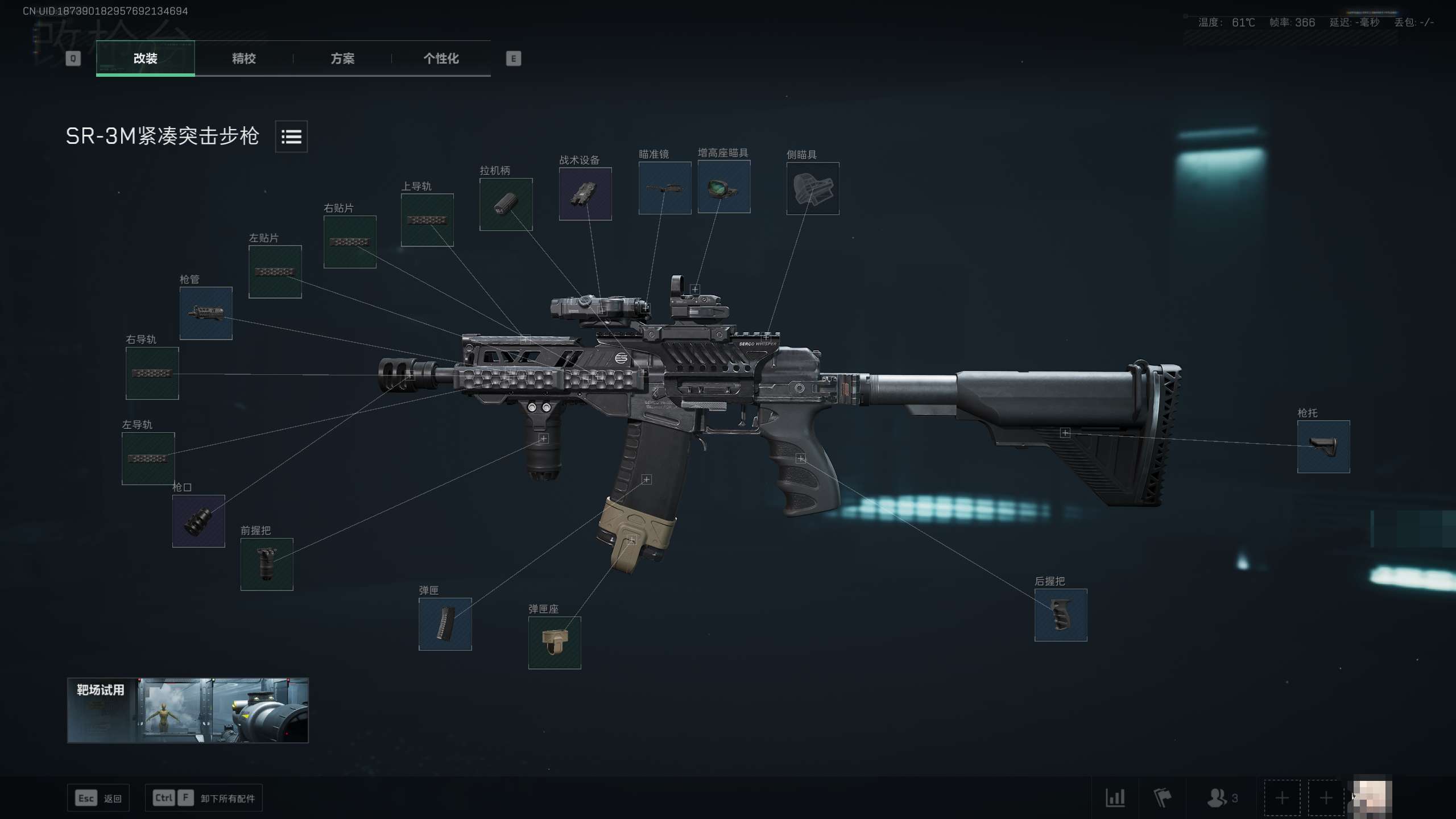Select the 弹匣 magazine slot

point(445,624)
